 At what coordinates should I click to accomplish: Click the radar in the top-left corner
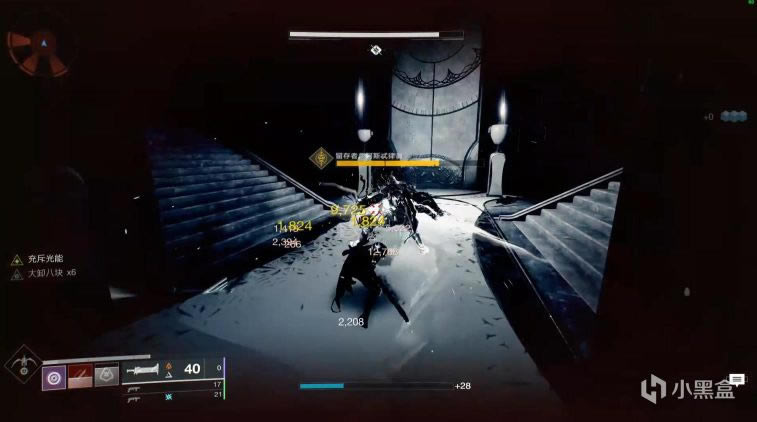38,48
